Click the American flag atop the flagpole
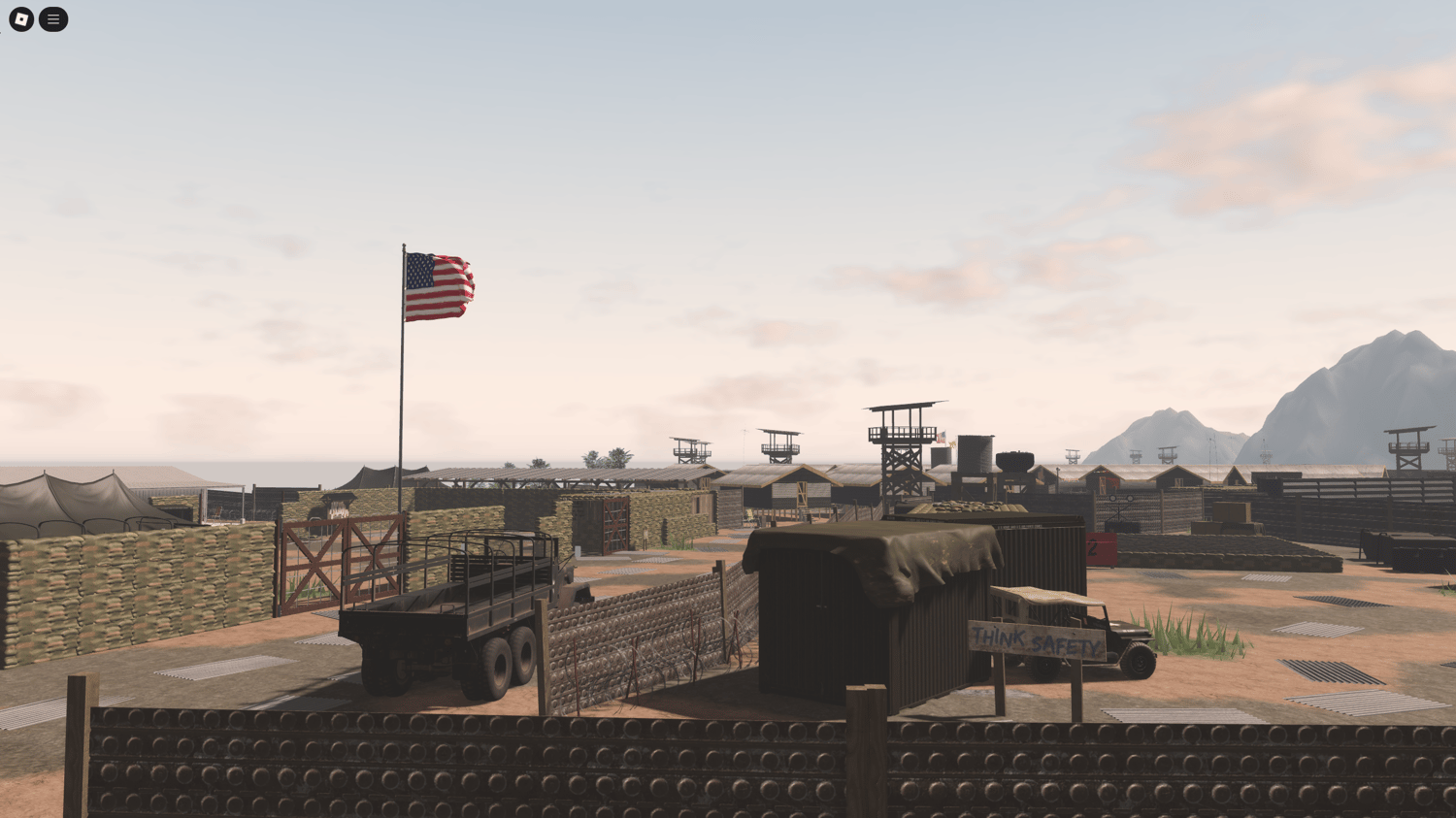Screen dimensions: 1456x818 (x=439, y=283)
